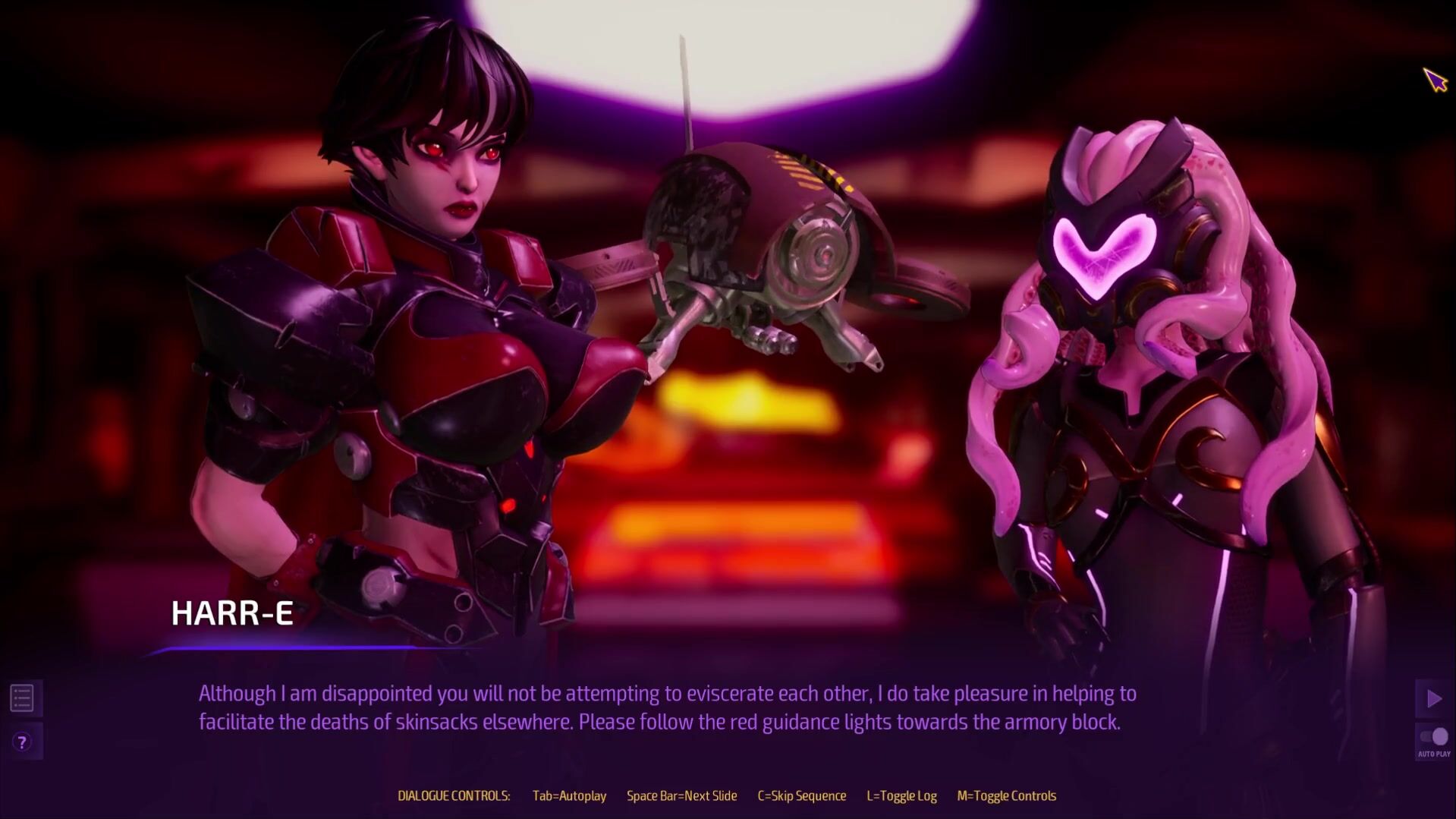This screenshot has height=819, width=1456.
Task: Open the dialogue log list icon
Action: click(x=22, y=698)
